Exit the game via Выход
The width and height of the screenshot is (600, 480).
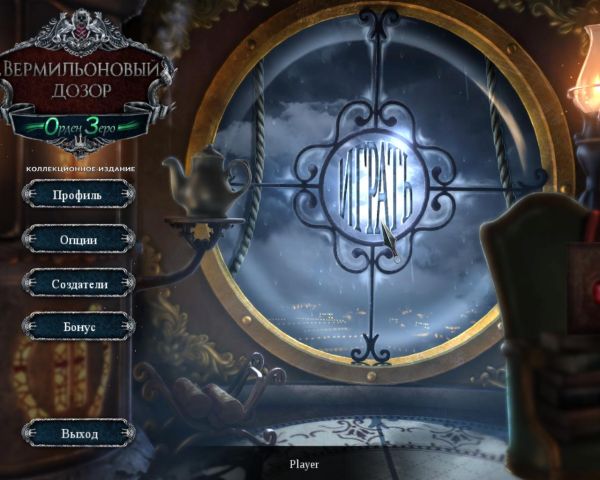point(78,434)
